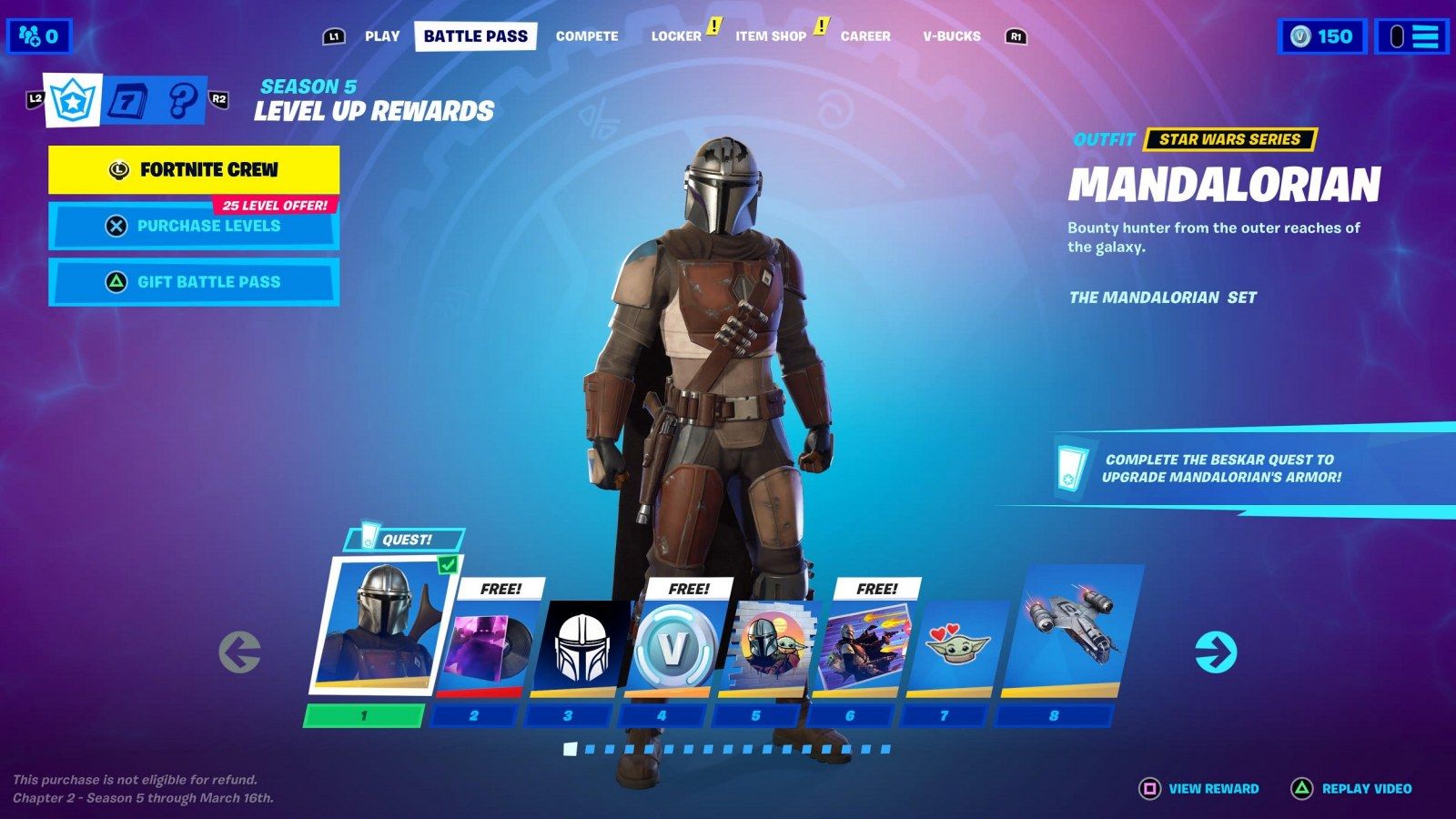Click the V-Bucks coin balance icon
The image size is (1456, 819).
pos(1300,36)
